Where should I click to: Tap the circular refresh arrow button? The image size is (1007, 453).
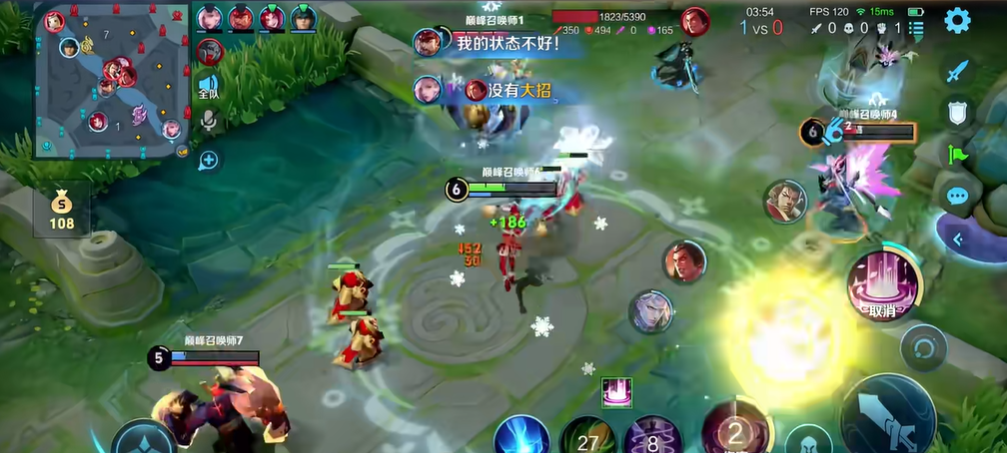click(x=923, y=348)
